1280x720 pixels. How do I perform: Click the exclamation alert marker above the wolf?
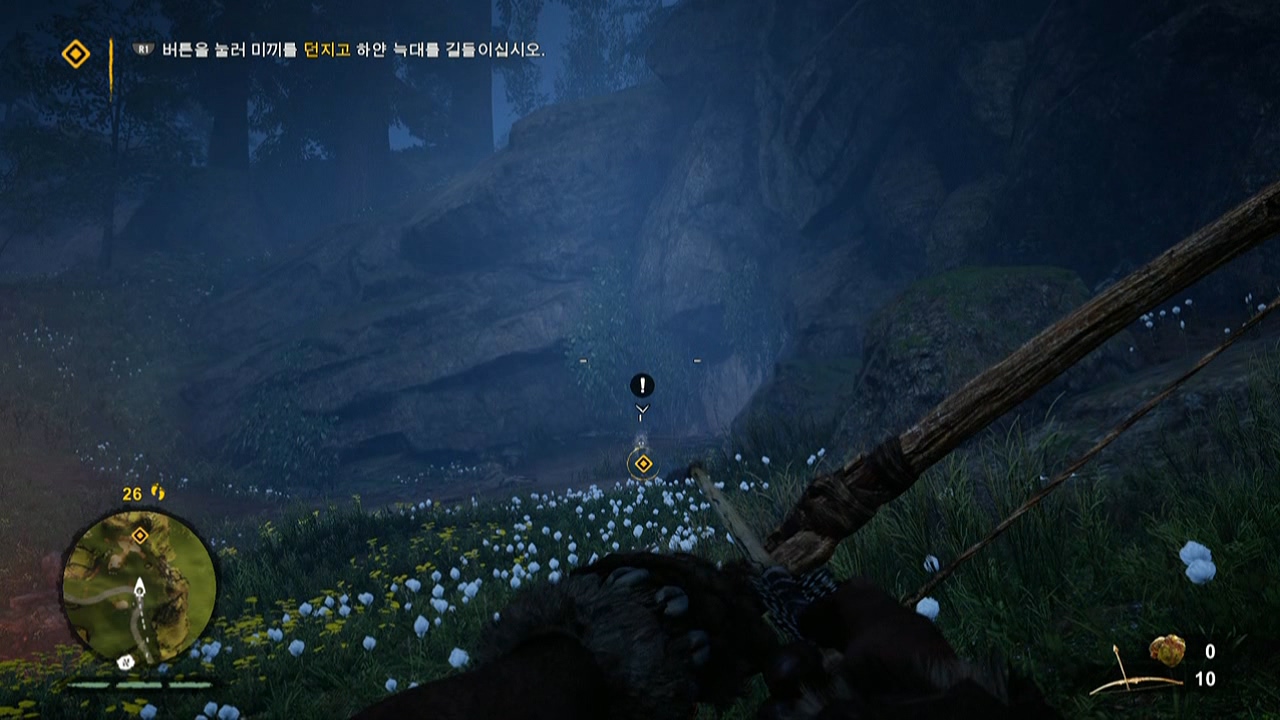[x=641, y=385]
